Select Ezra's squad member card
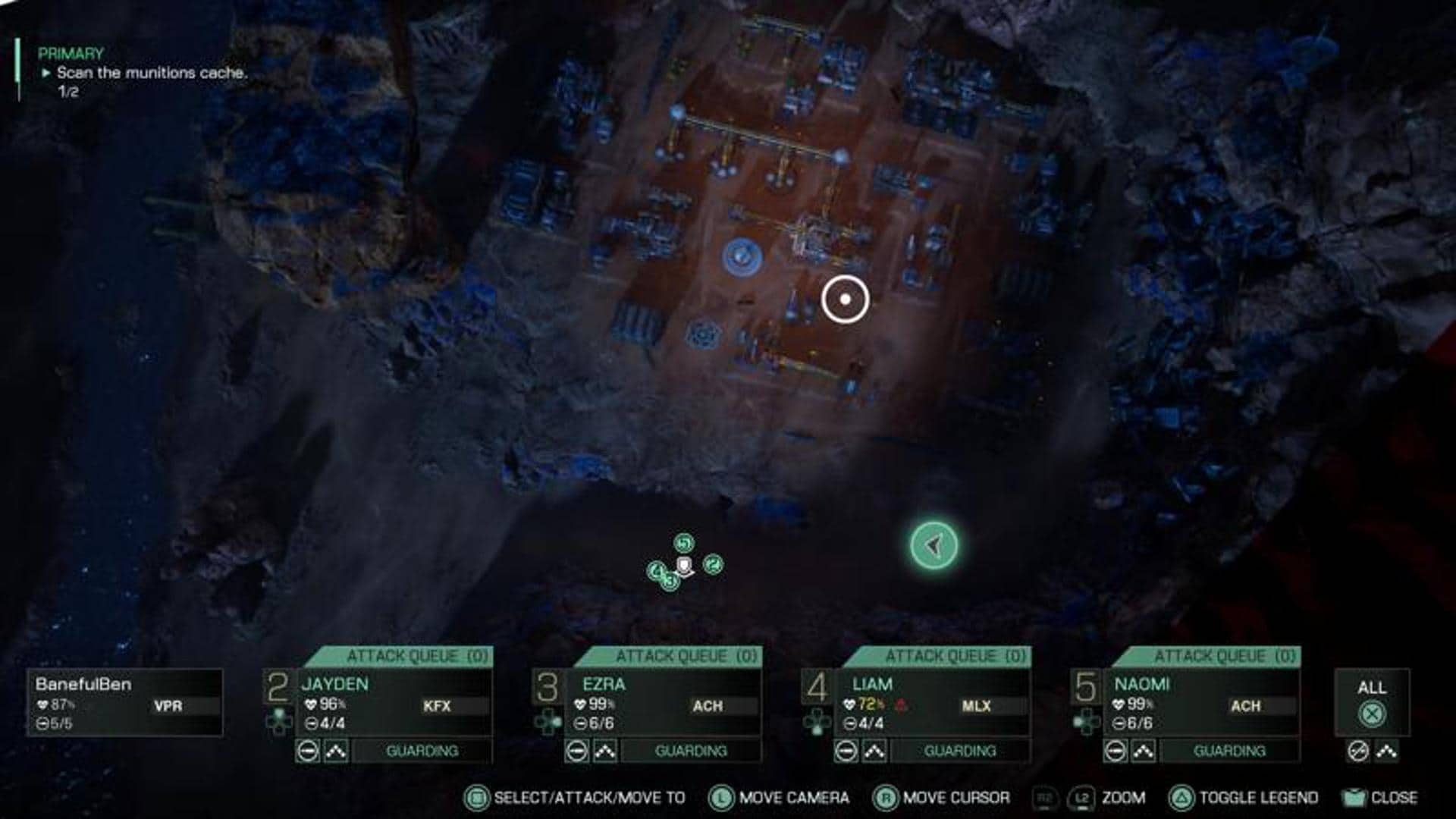This screenshot has width=1456, height=819. point(664,703)
